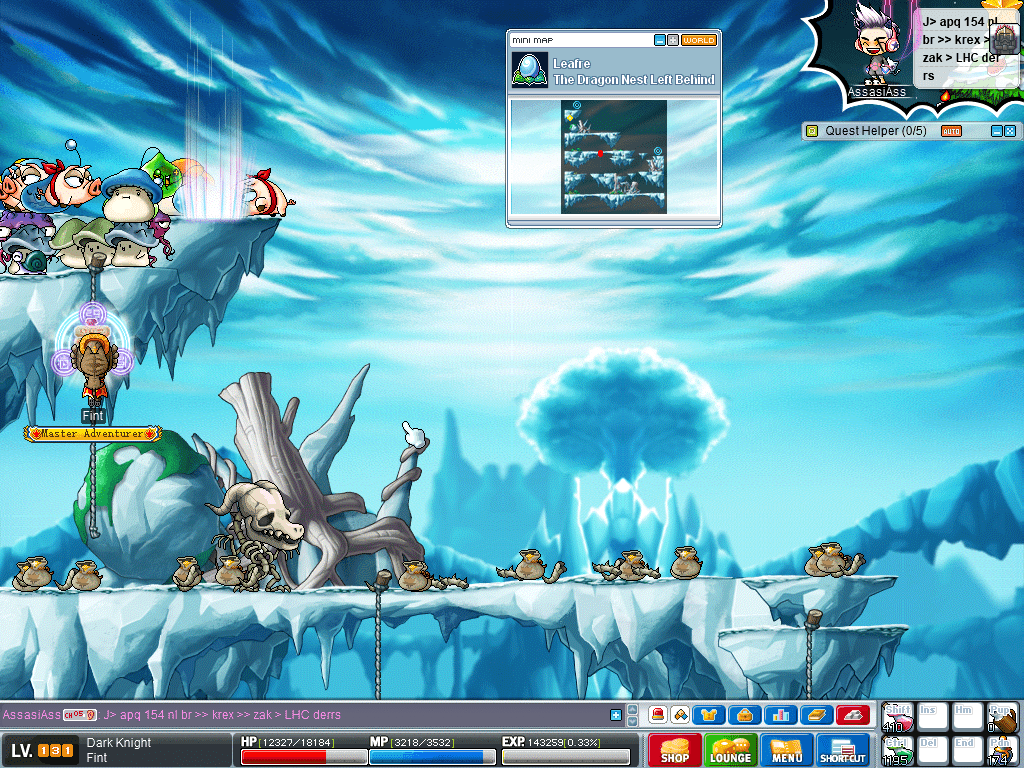
Task: Click the minimap terrain view
Action: 614,156
